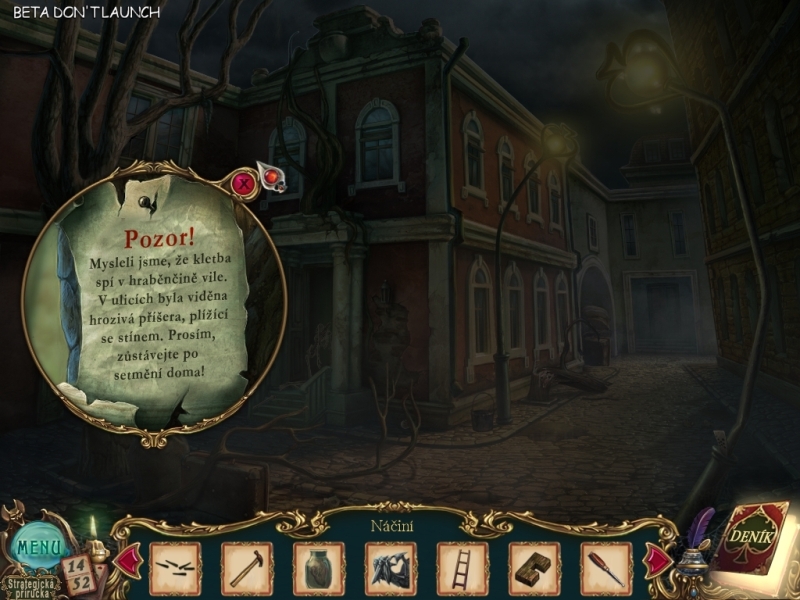This screenshot has height=600, width=800.
Task: Open the Strategická příručka guide
Action: tap(30, 585)
